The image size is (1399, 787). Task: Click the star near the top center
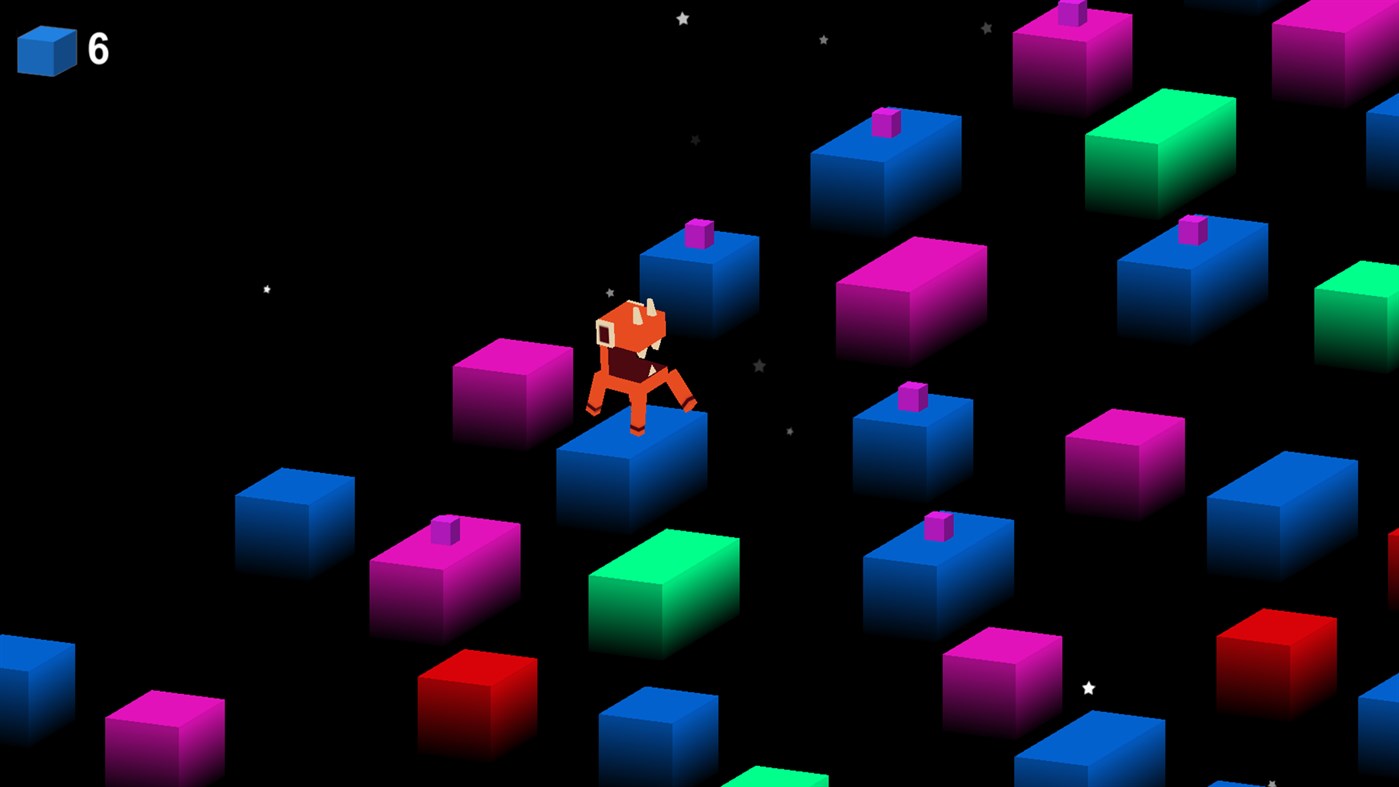point(681,17)
